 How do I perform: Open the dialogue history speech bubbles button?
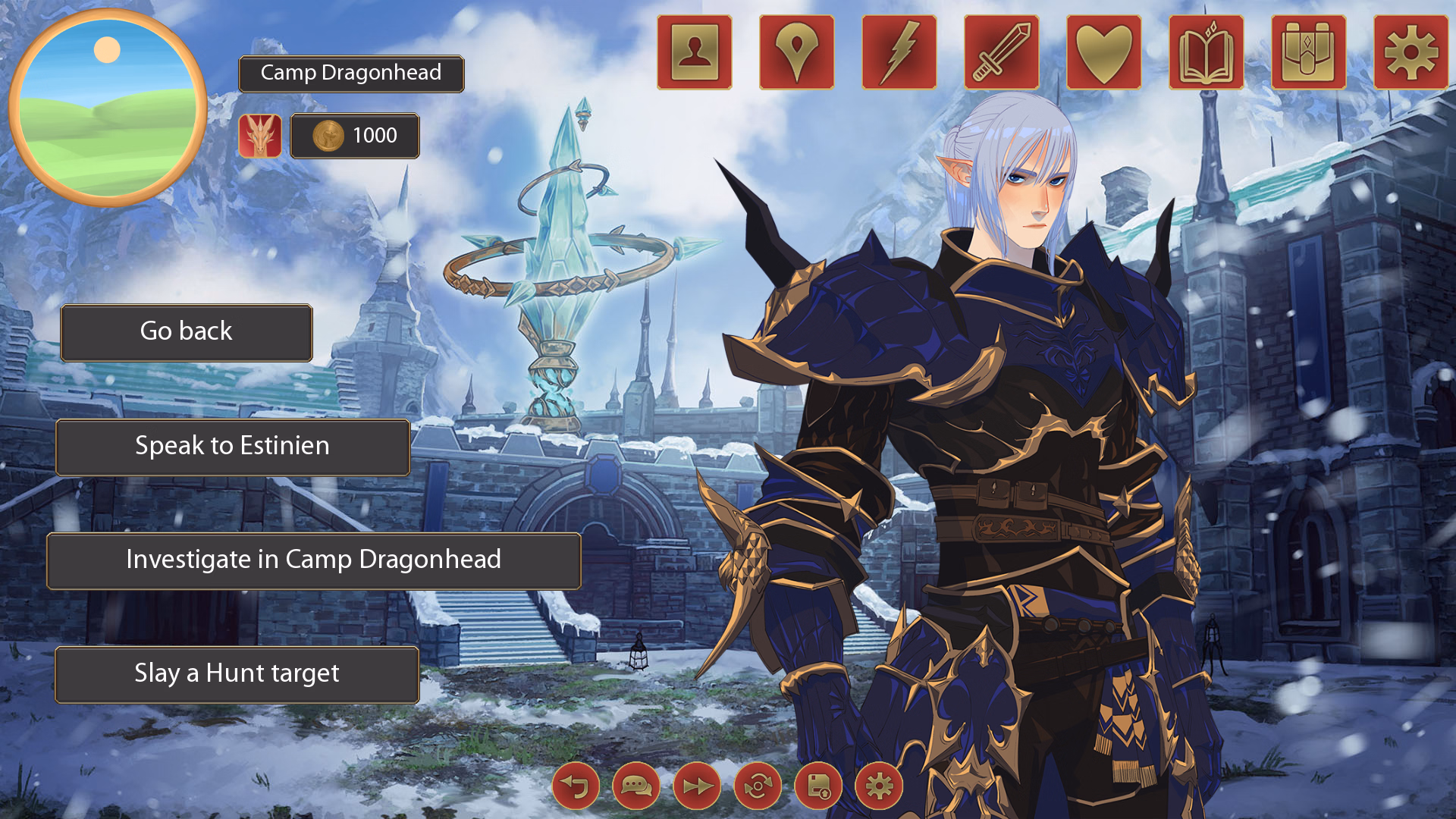pos(636,786)
